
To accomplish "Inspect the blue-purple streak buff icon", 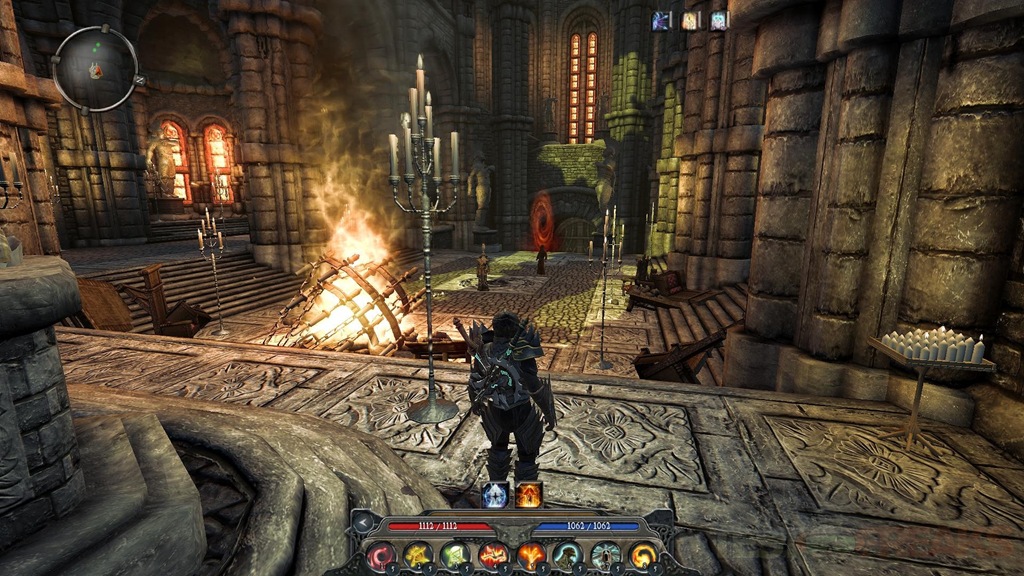I will (x=662, y=20).
